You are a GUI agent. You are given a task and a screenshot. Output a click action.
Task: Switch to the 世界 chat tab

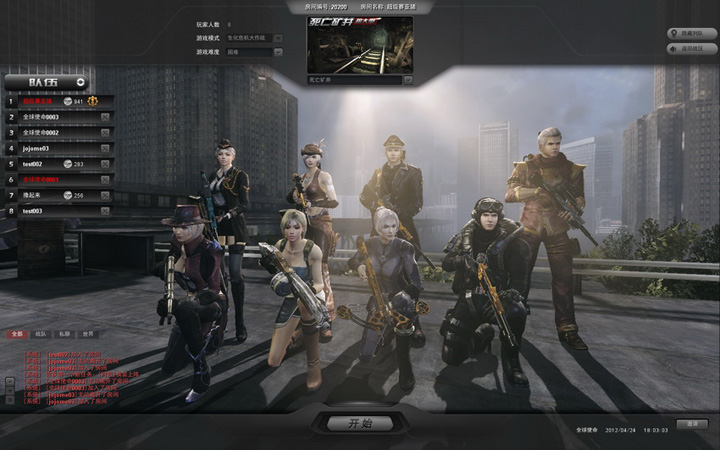coord(88,333)
